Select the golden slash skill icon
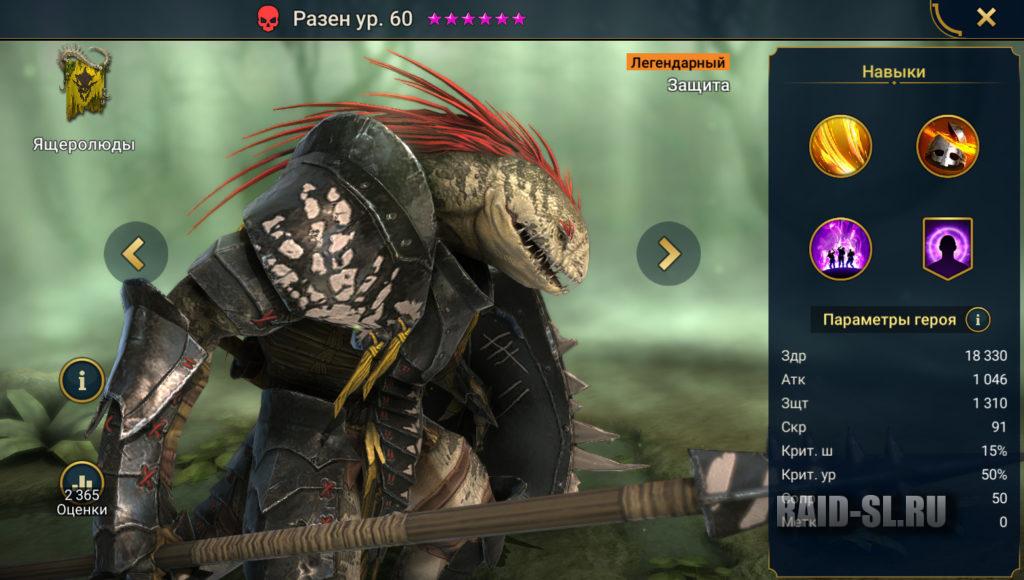This screenshot has width=1024, height=580. (x=840, y=146)
